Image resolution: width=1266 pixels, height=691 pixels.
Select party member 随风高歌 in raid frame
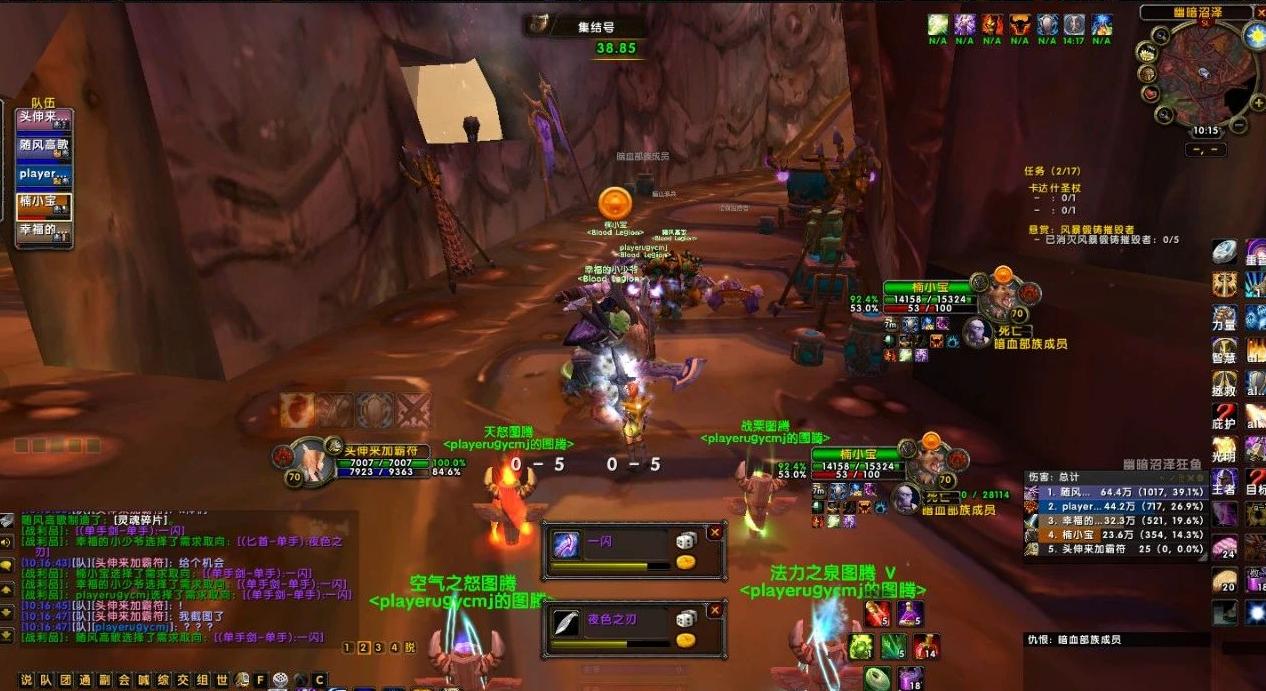click(x=44, y=146)
